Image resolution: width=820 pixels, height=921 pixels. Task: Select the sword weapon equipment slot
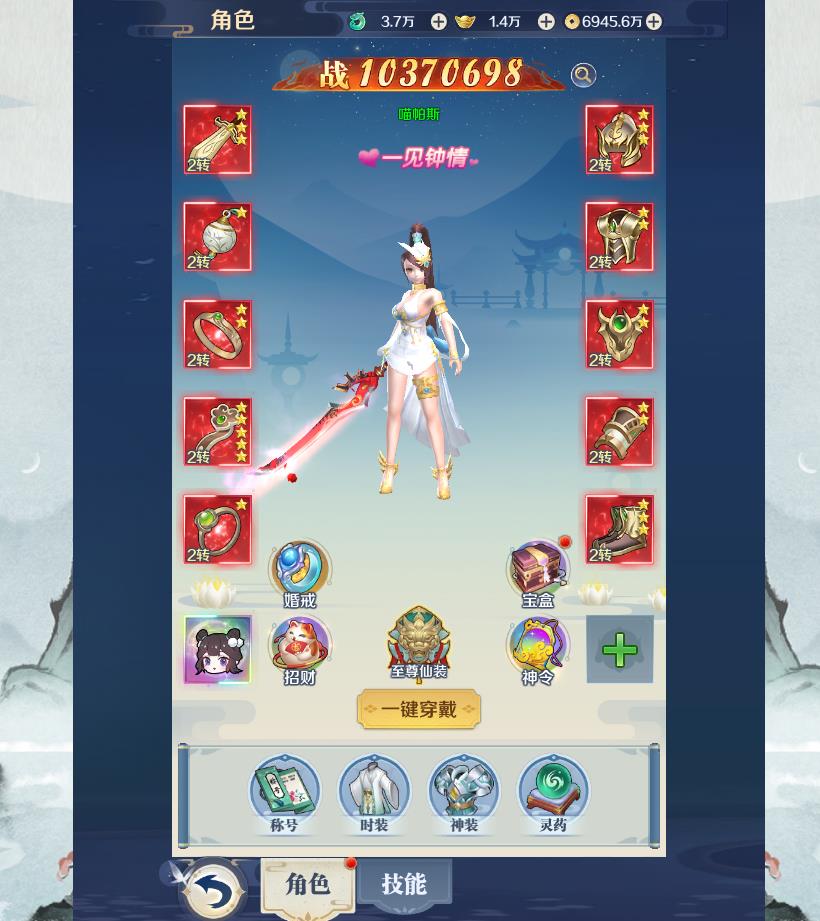pos(217,140)
